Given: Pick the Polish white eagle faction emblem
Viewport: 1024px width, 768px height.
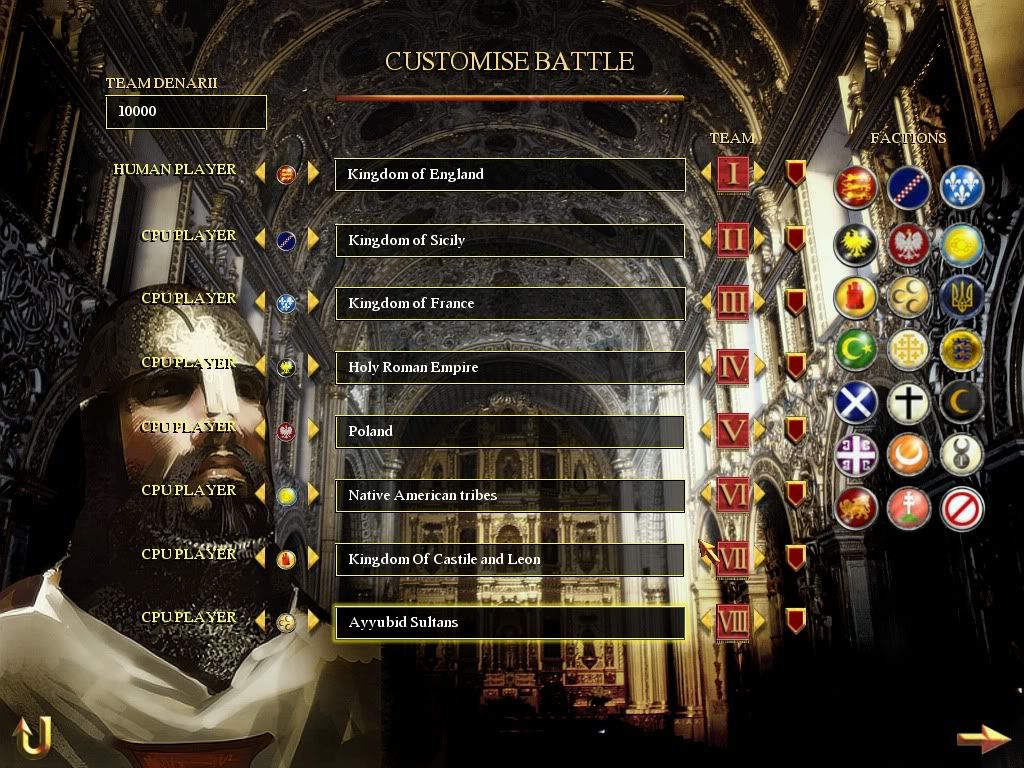Looking at the screenshot, I should (909, 242).
